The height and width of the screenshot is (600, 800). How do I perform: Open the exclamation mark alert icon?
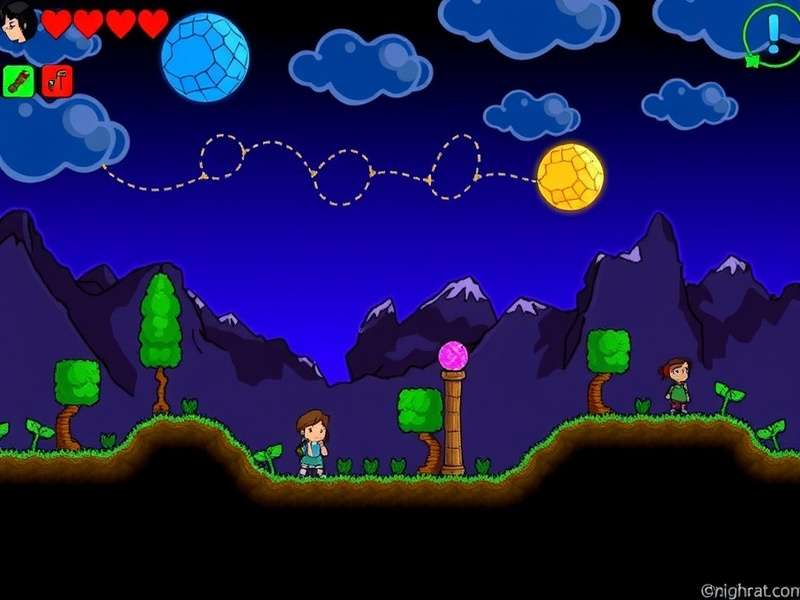tap(772, 33)
